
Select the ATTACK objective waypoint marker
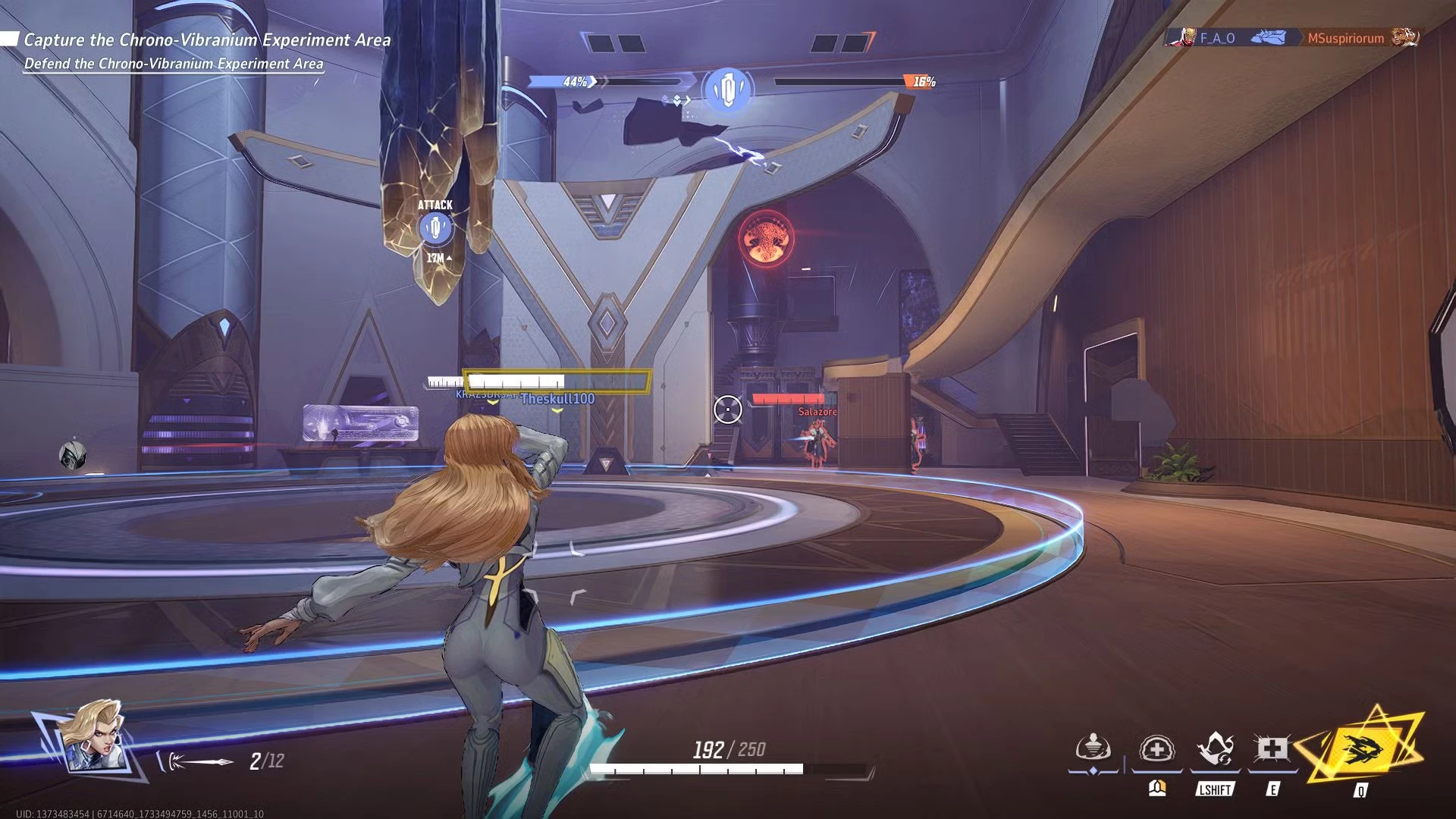pos(435,227)
